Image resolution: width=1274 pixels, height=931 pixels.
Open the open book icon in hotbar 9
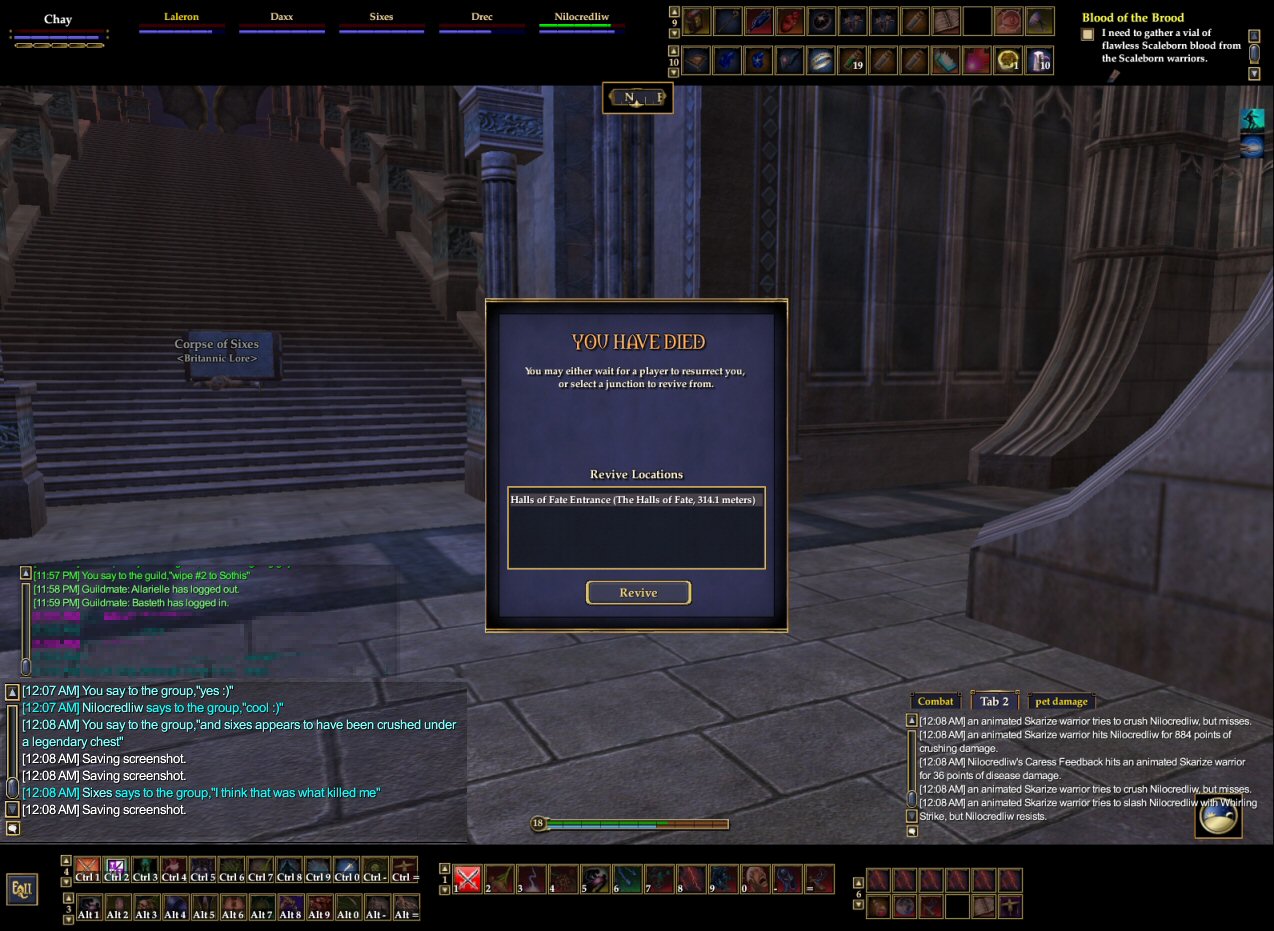coord(946,21)
